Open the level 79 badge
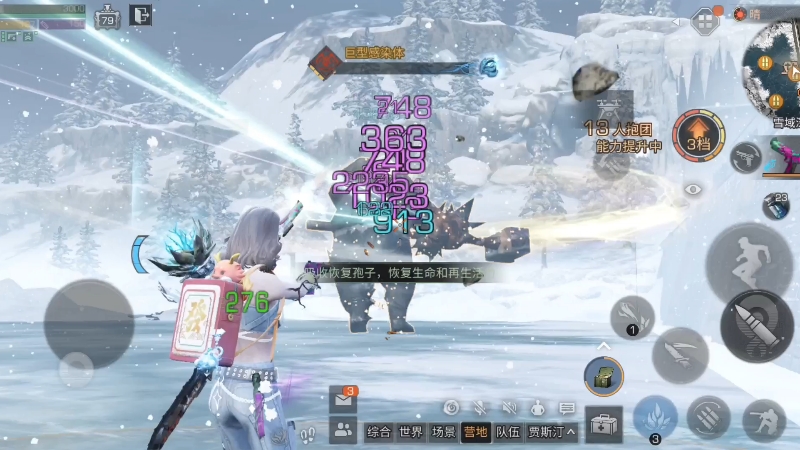800x450 pixels. [107, 17]
